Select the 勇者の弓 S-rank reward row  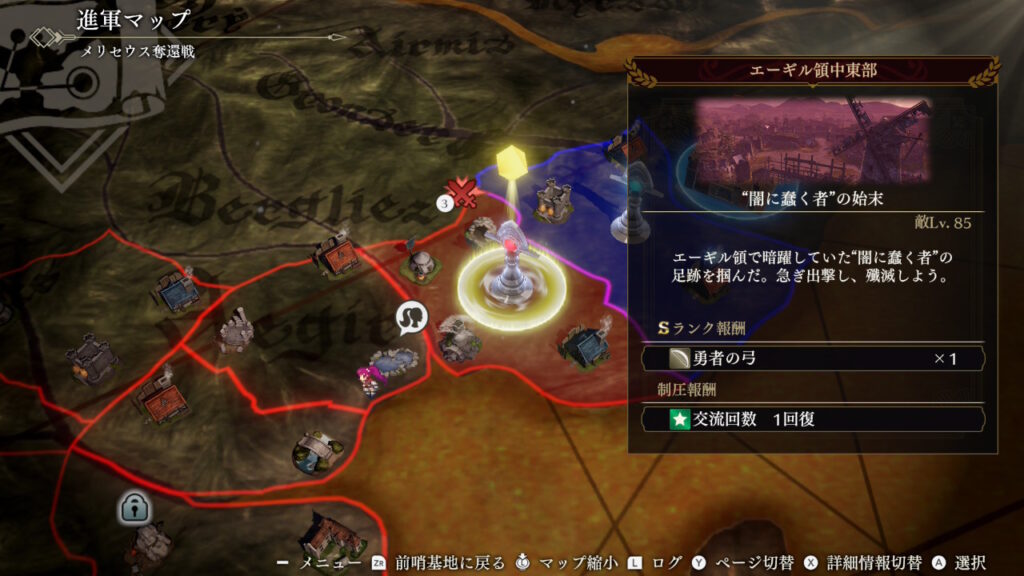pyautogui.click(x=812, y=358)
